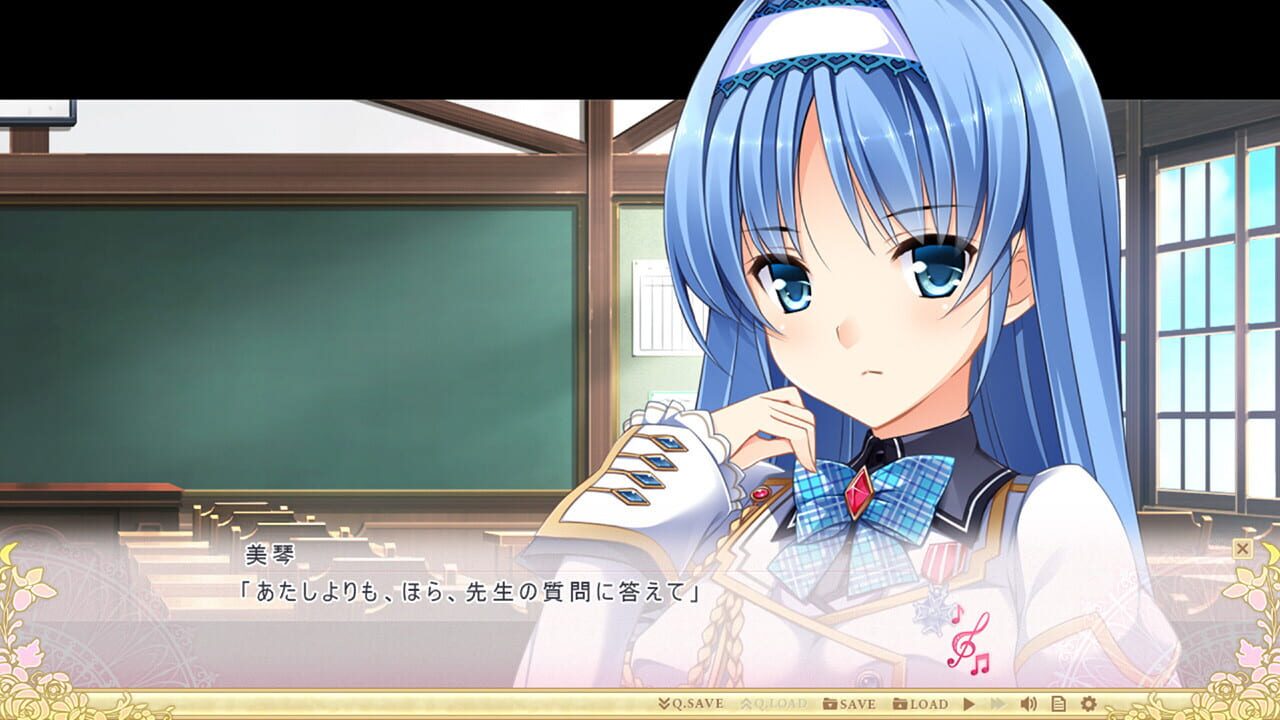This screenshot has height=720, width=1280.
Task: Expand skip playback with the double-arrow control
Action: 999,704
